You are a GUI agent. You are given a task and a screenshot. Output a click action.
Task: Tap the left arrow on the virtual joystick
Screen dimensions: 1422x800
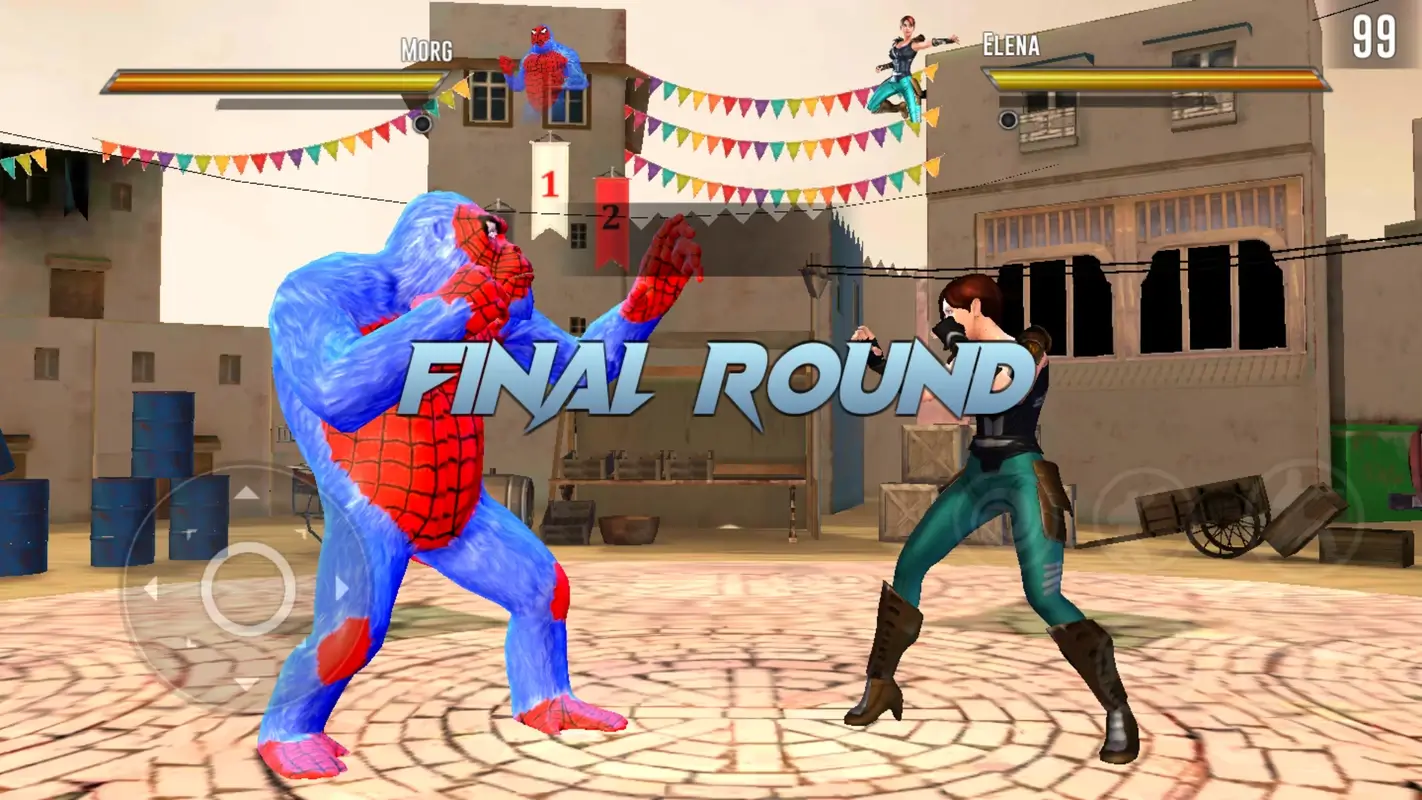pos(152,587)
